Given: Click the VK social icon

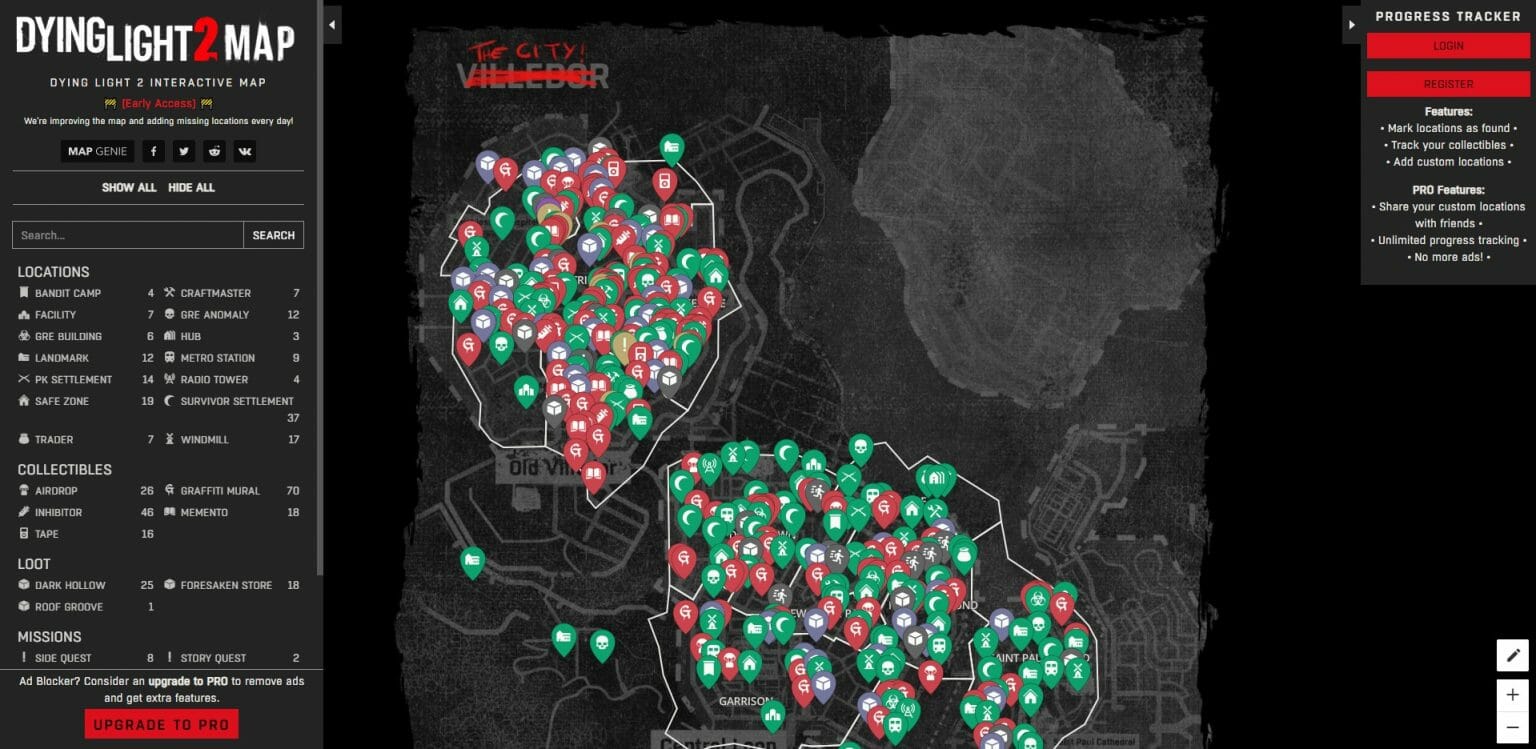Looking at the screenshot, I should [244, 150].
